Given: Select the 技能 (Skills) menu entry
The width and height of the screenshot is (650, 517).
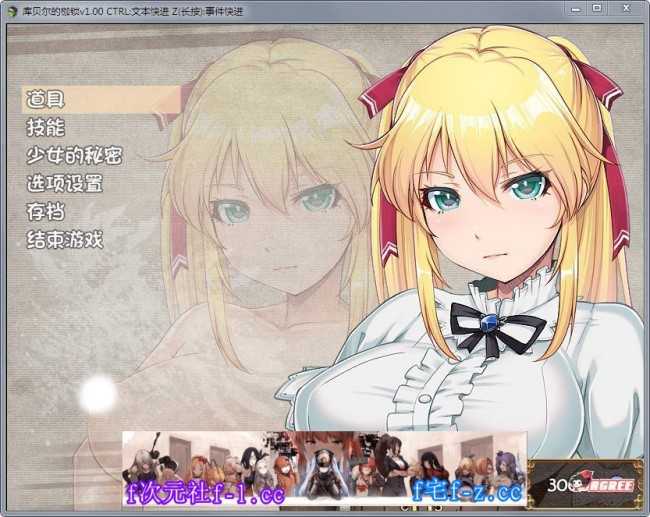Looking at the screenshot, I should point(46,127).
